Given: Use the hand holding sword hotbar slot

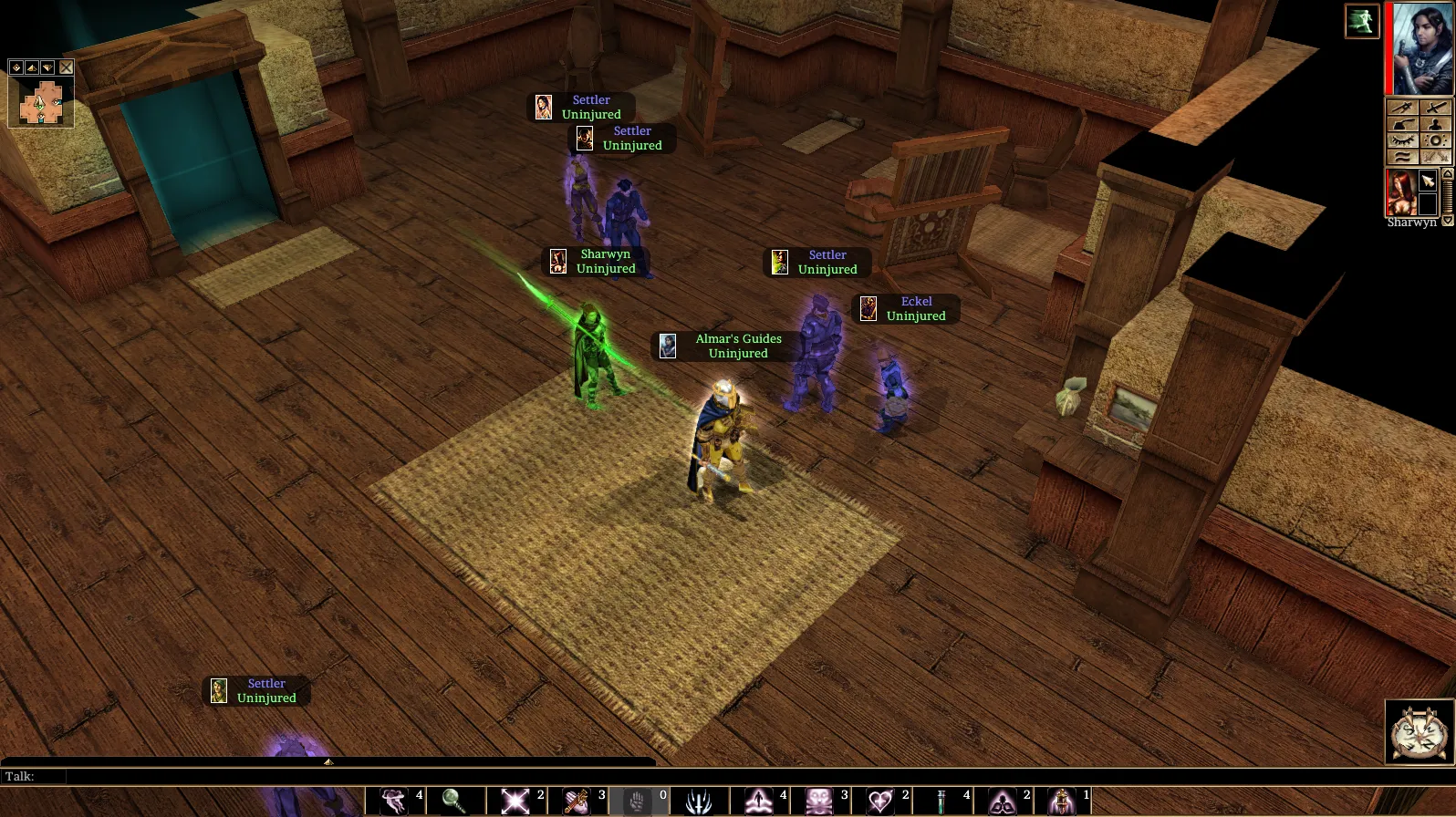Looking at the screenshot, I should 577,801.
